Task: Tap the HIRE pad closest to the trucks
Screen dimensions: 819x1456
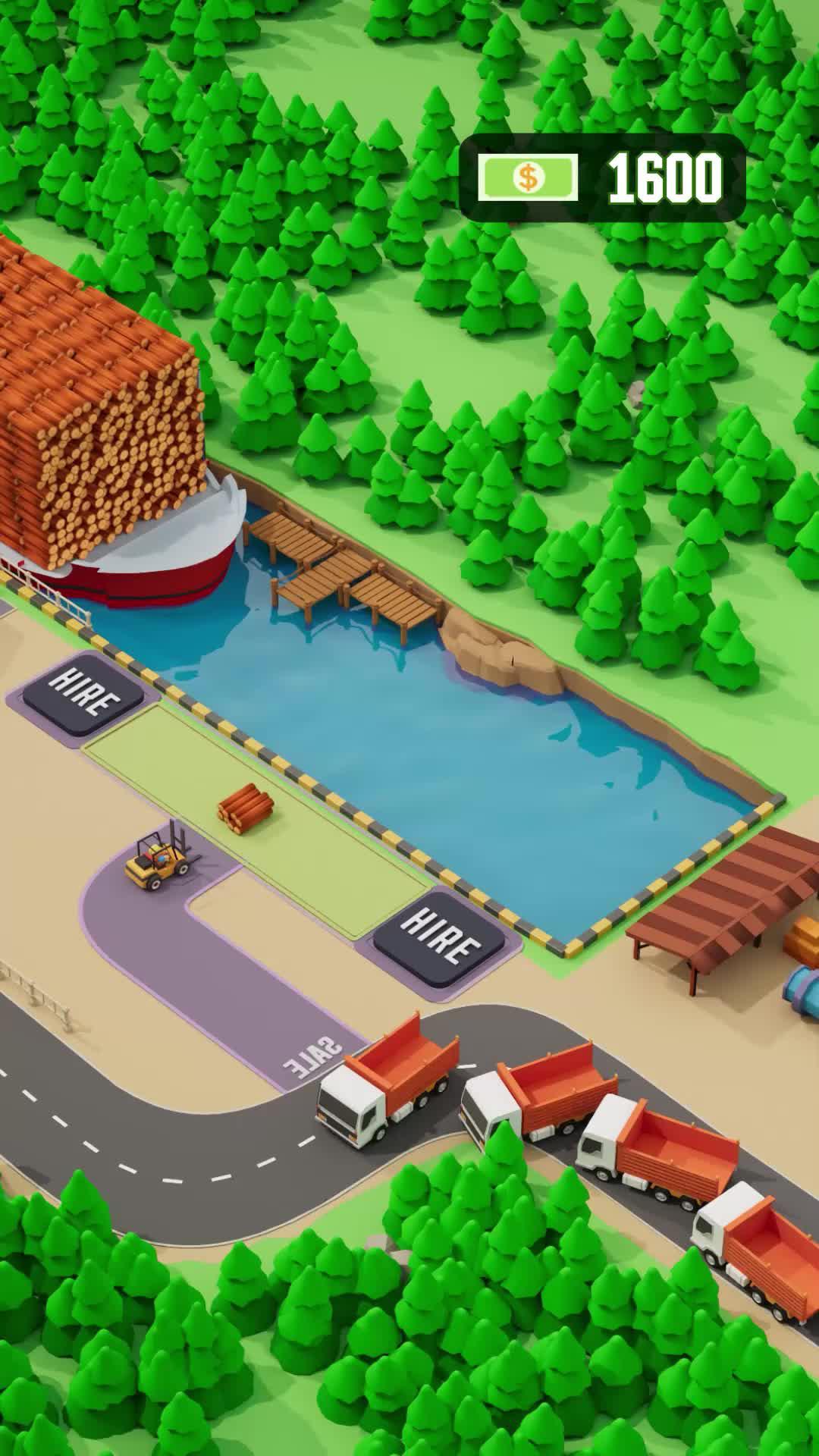Action: [x=440, y=937]
